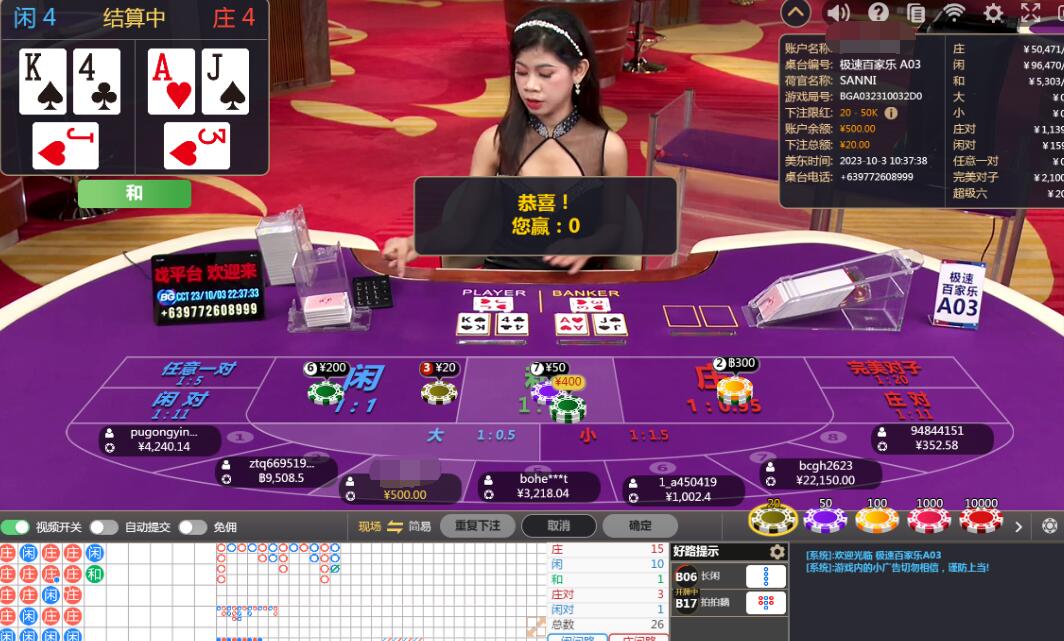Mute sound with the speaker icon
This screenshot has width=1064, height=641.
838,12
